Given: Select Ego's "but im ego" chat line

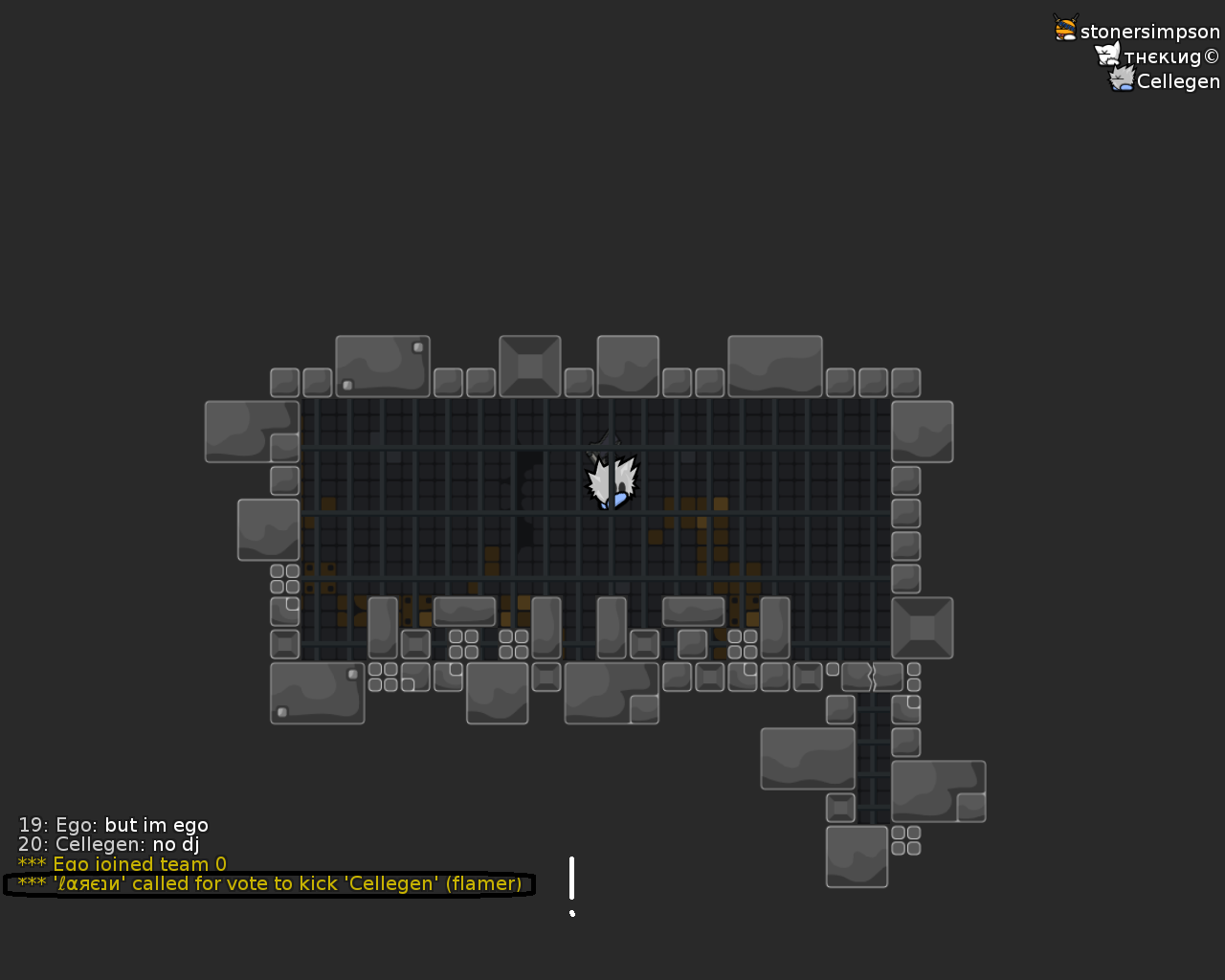Looking at the screenshot, I should (113, 825).
